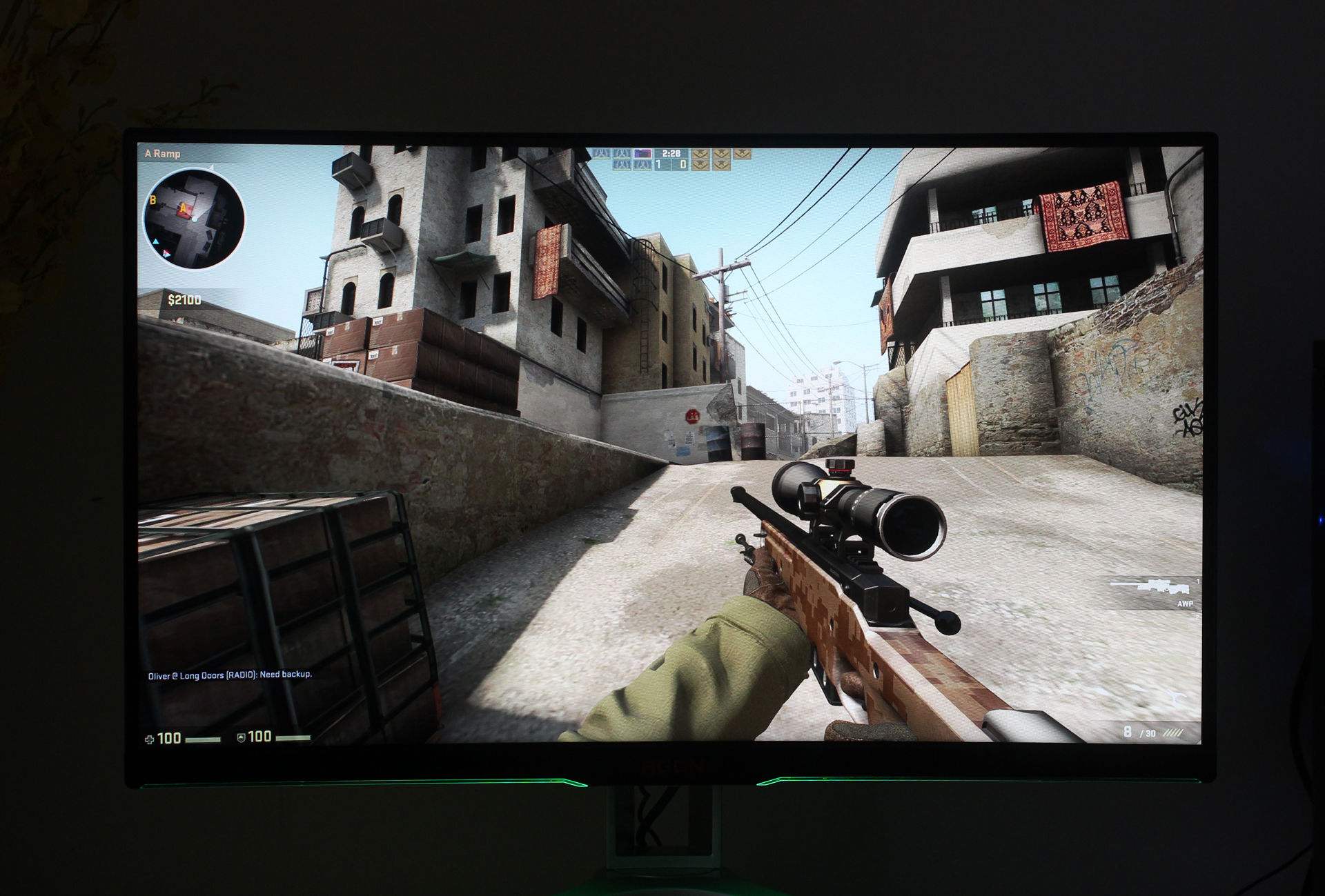Click the Need backup radio chat message
Screen dimensions: 1325x896
coord(230,675)
